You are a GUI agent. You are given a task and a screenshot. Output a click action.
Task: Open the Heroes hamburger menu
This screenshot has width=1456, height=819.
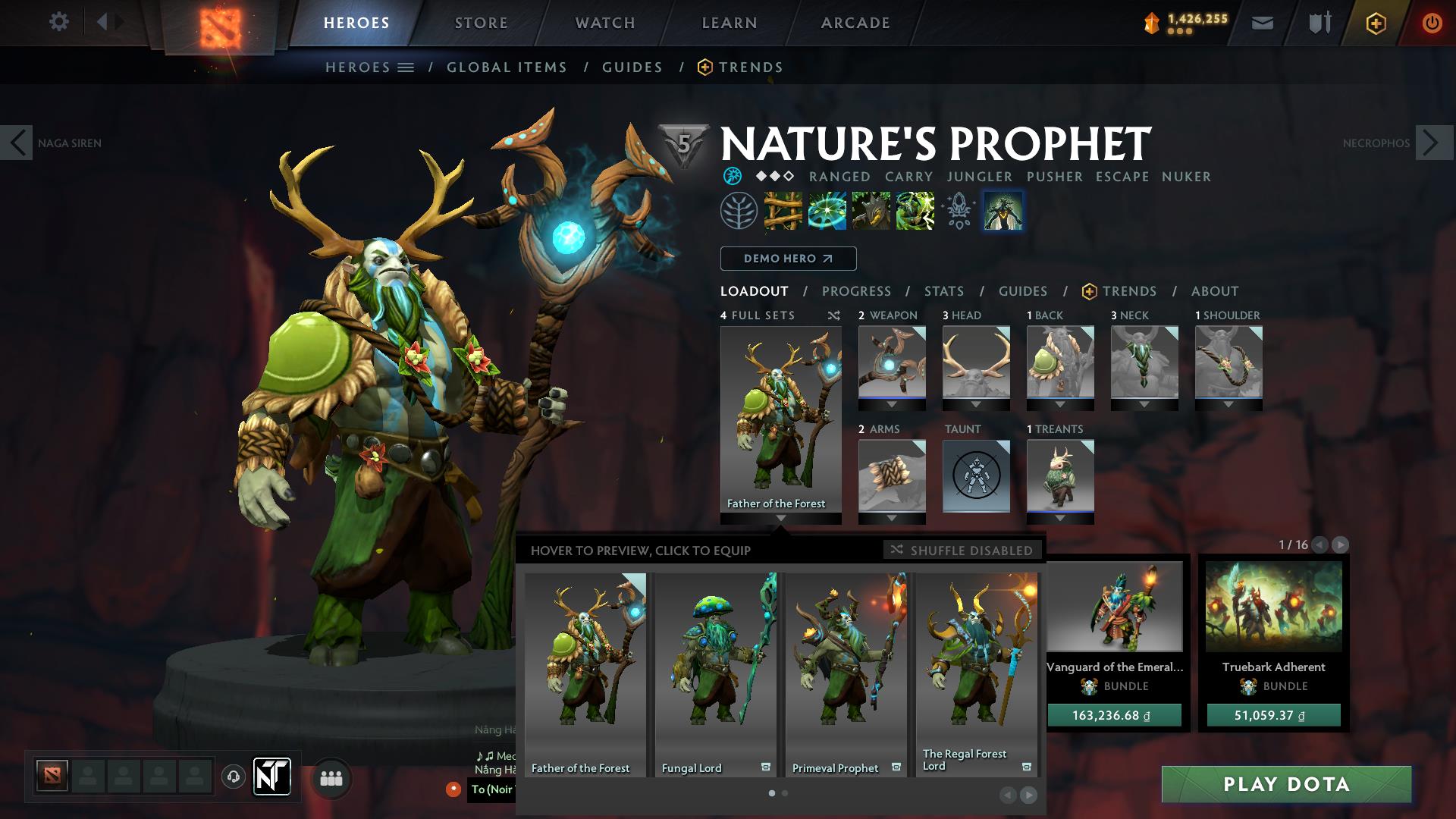pyautogui.click(x=406, y=67)
